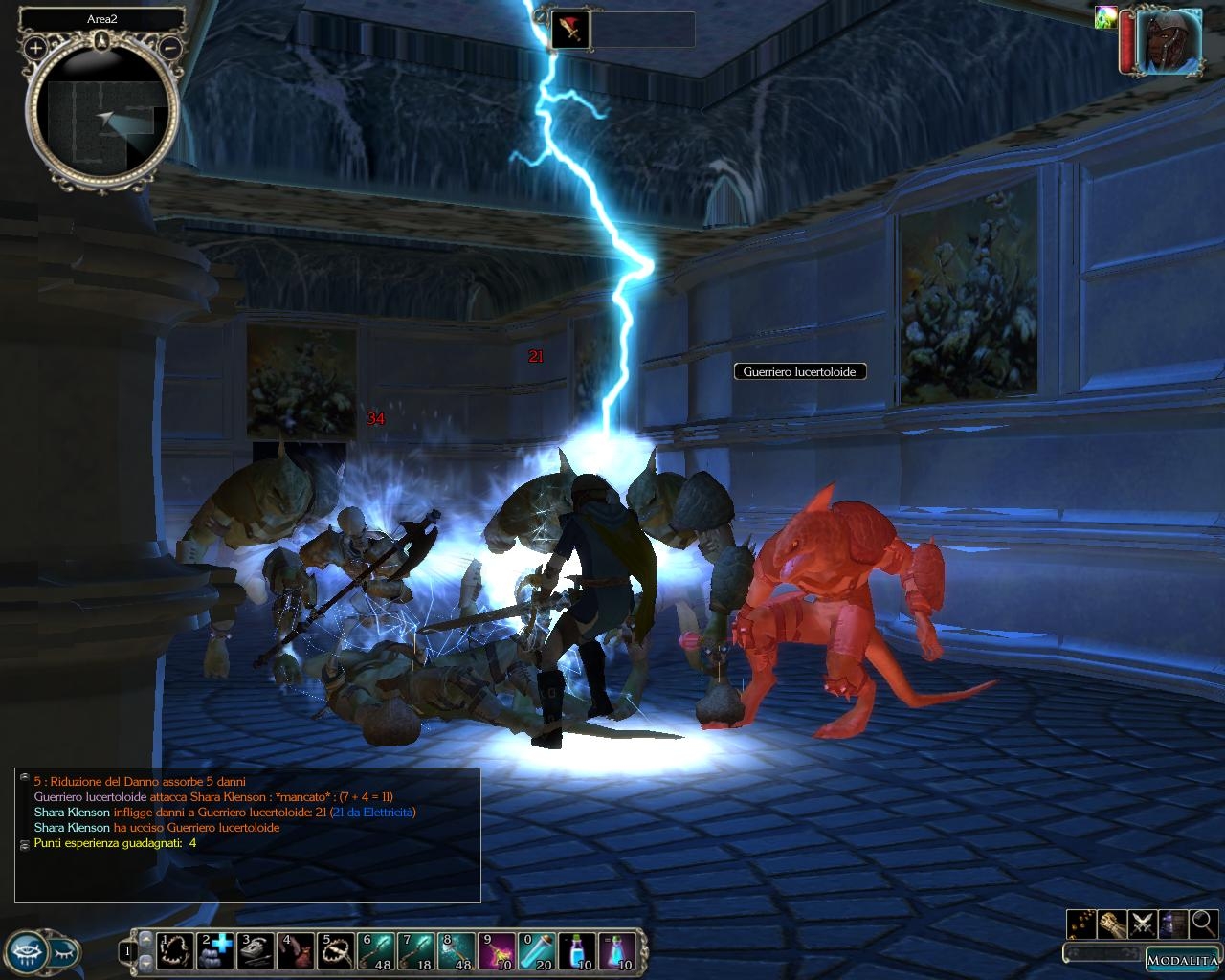Toggle the magnifying glass search mode
This screenshot has height=980, width=1225.
coord(1204,924)
